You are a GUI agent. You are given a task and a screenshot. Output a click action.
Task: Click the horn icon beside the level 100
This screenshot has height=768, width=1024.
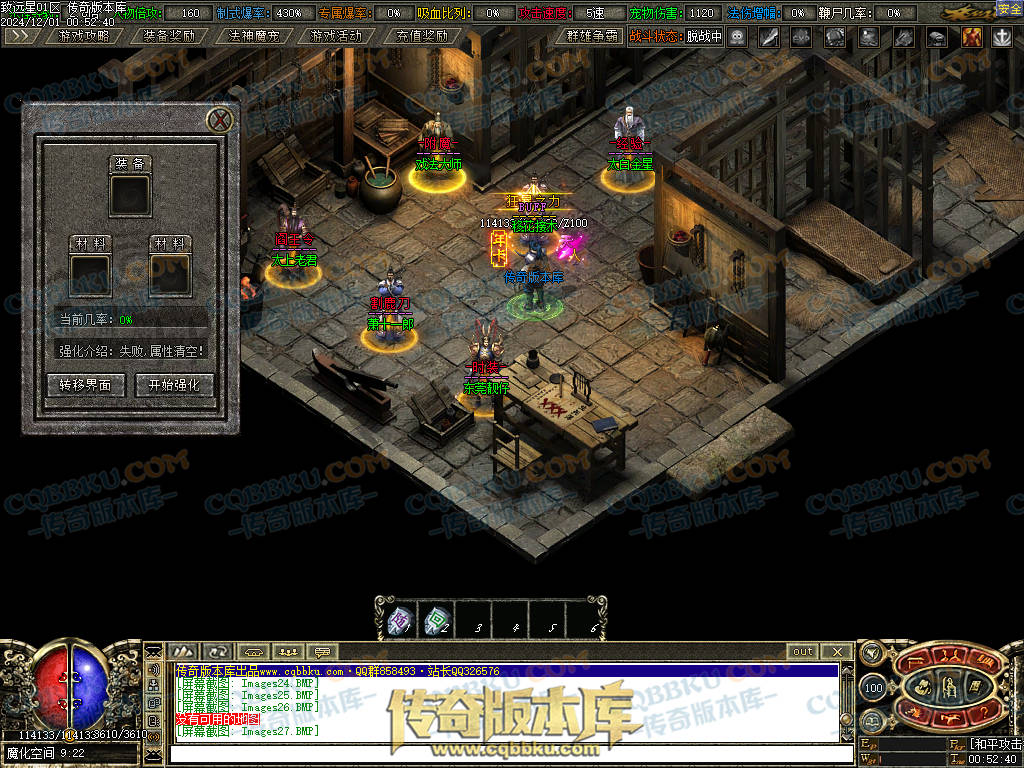[872, 653]
